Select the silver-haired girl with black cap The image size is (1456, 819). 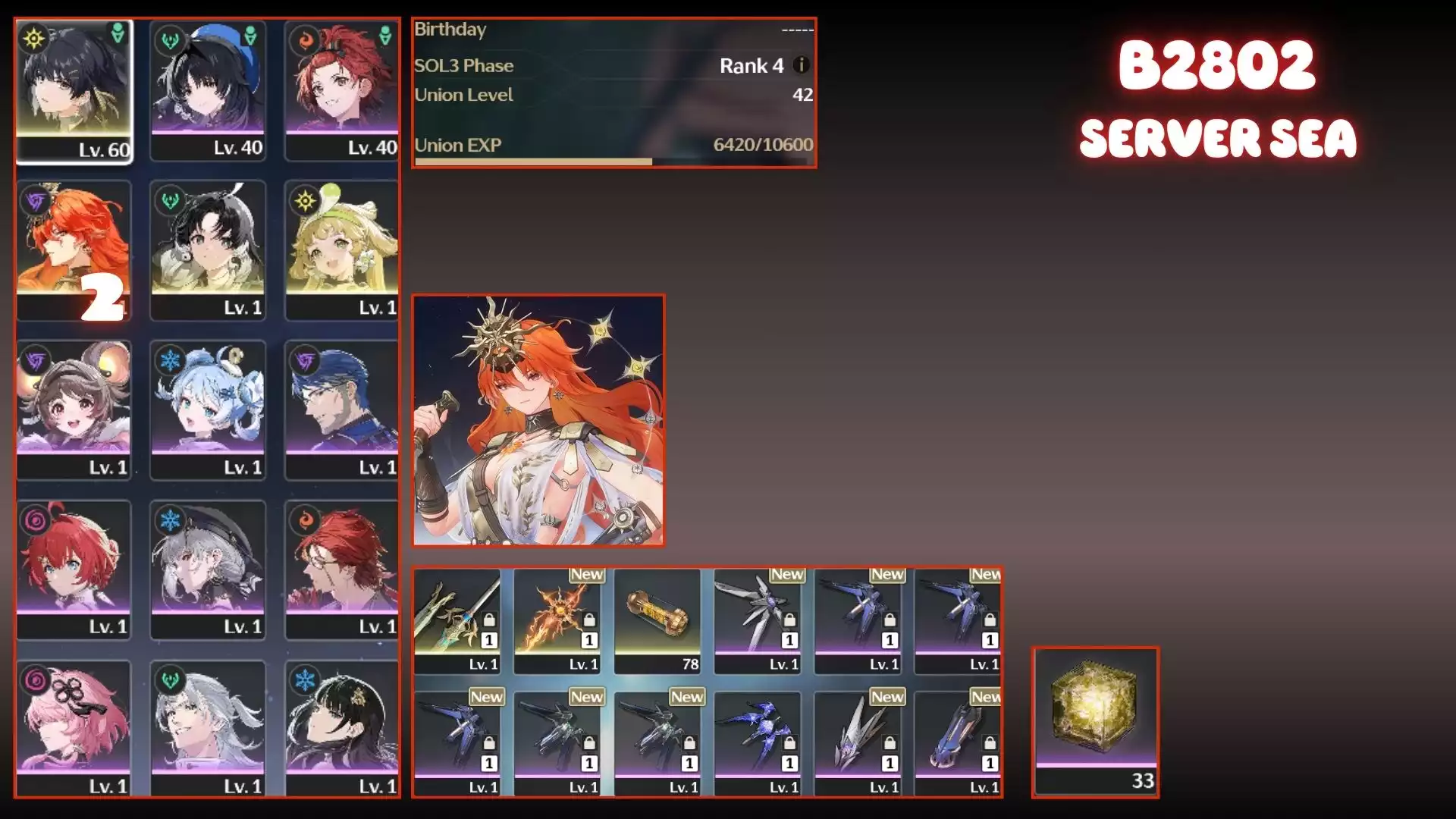click(x=208, y=569)
